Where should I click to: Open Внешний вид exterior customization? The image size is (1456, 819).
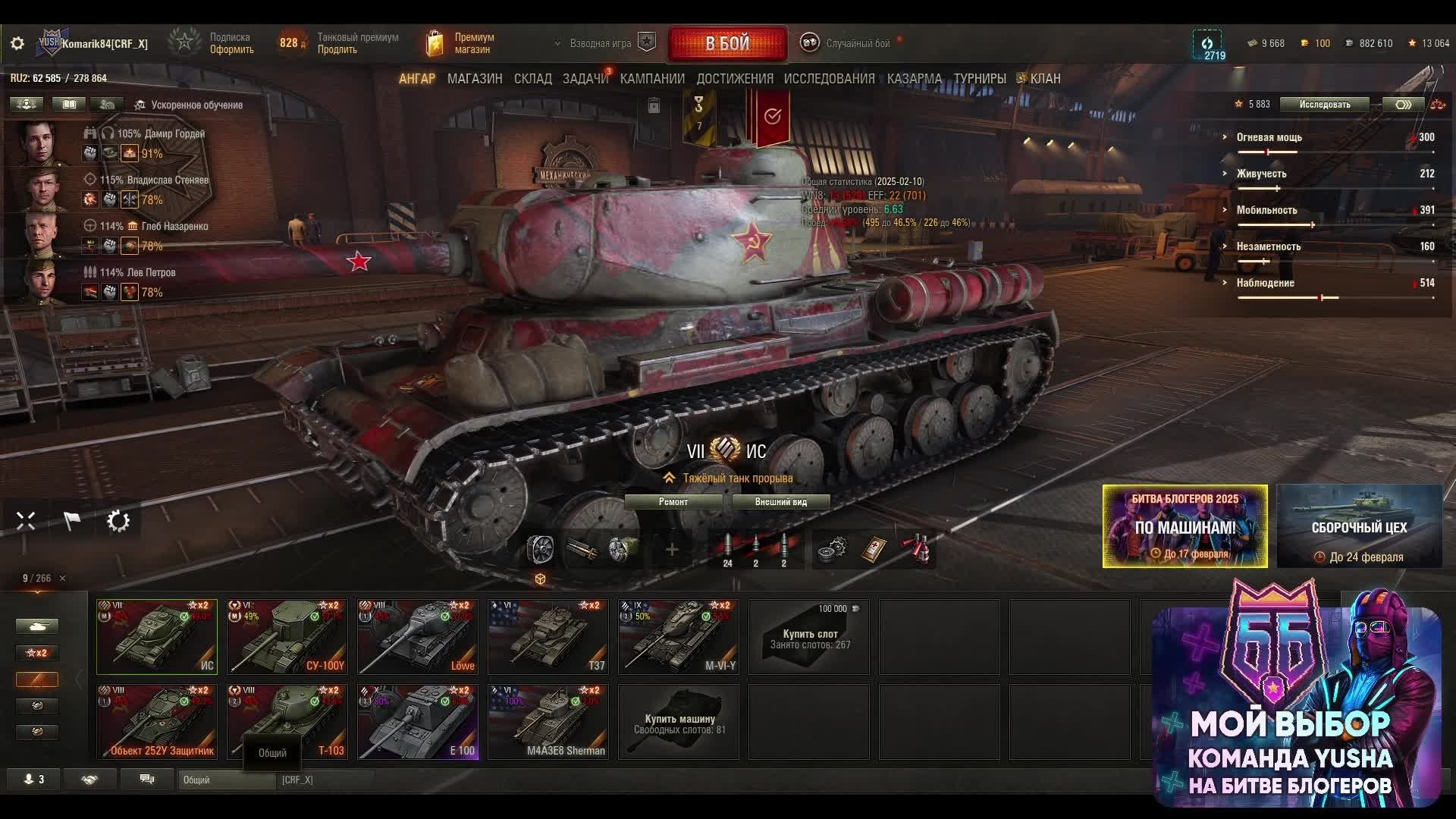[x=780, y=502]
